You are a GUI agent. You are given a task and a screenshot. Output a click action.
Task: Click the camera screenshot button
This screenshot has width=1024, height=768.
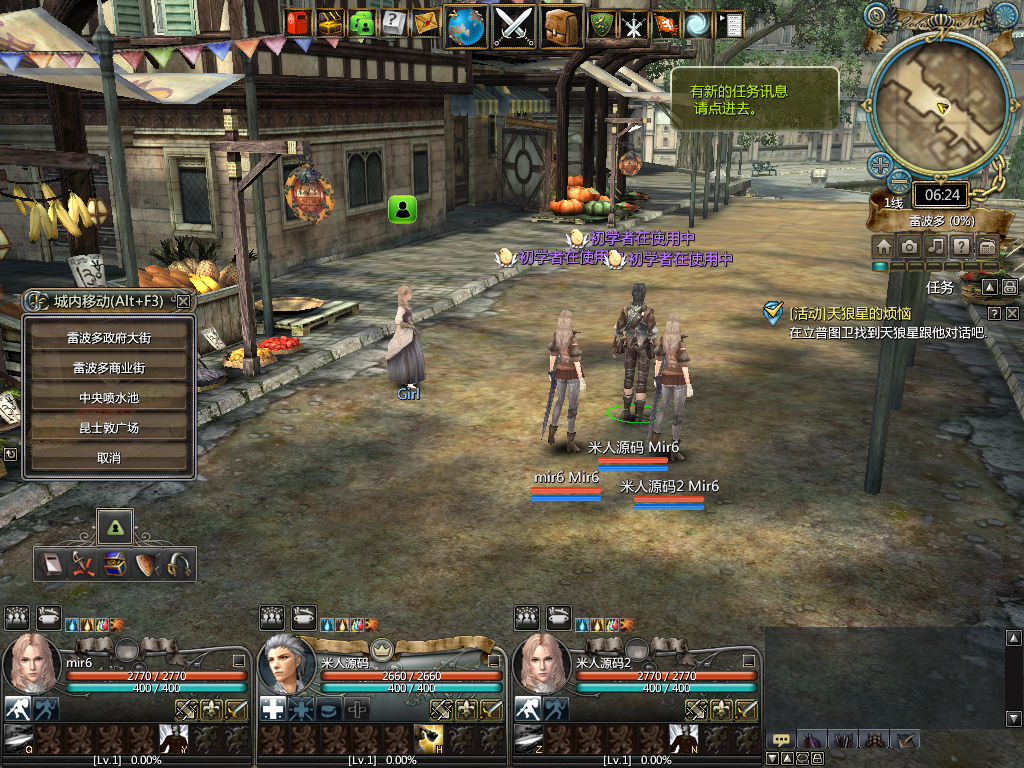click(909, 246)
